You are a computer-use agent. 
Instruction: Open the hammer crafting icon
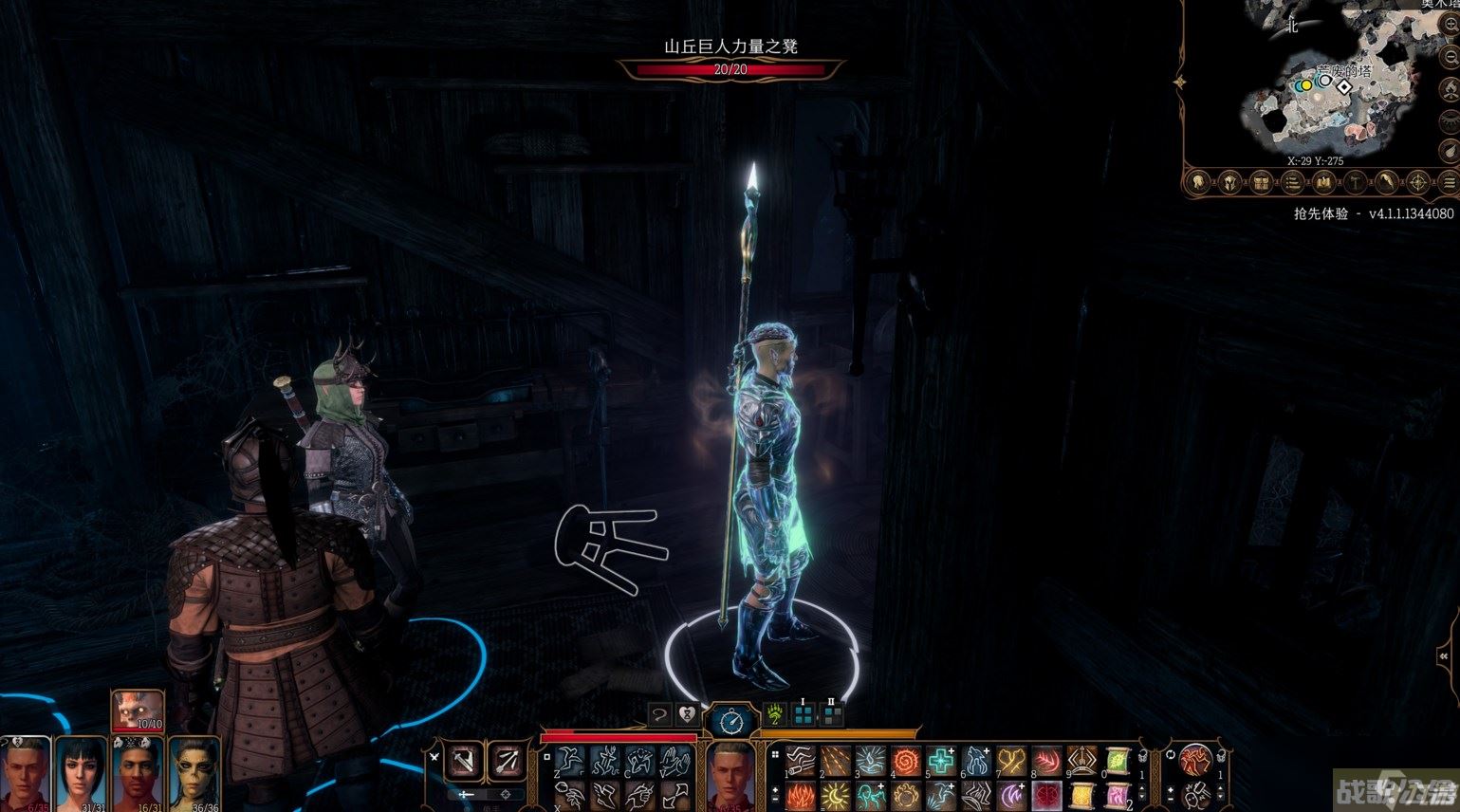1356,182
